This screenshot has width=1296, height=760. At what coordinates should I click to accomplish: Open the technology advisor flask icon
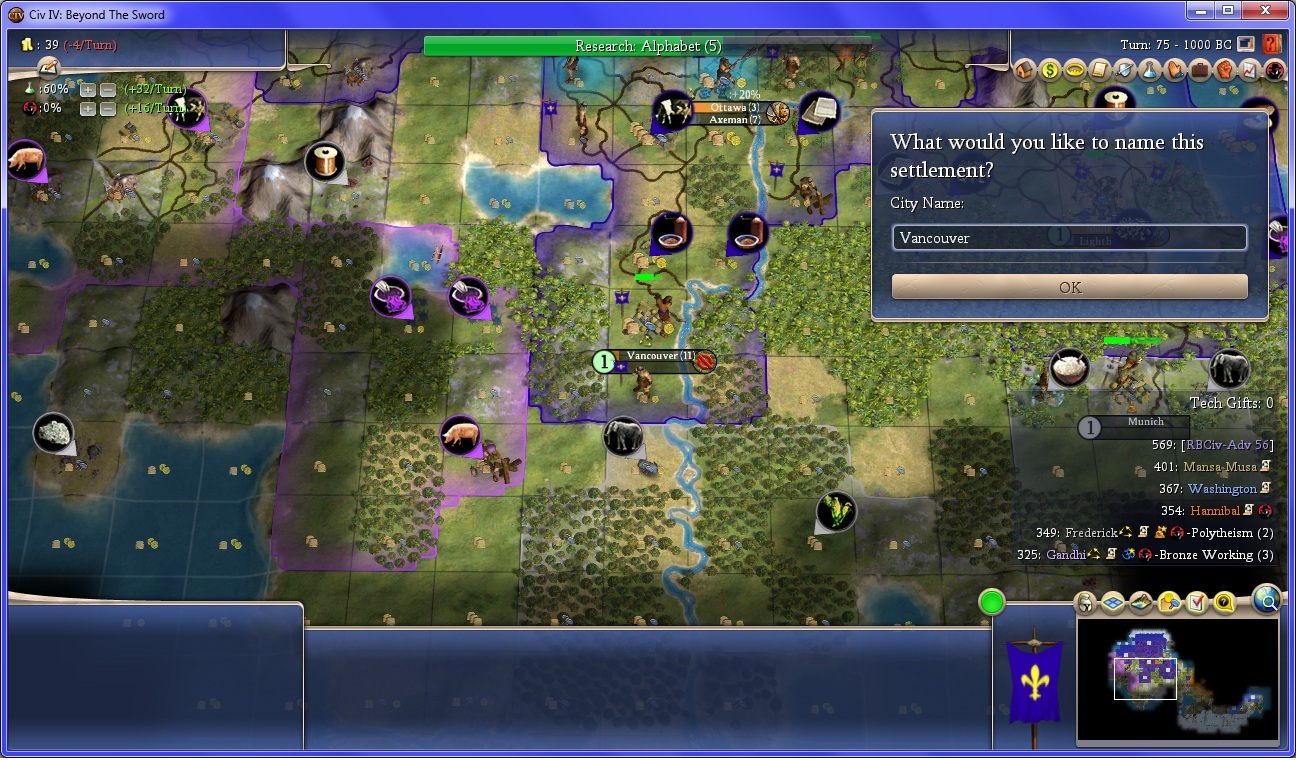click(1150, 70)
